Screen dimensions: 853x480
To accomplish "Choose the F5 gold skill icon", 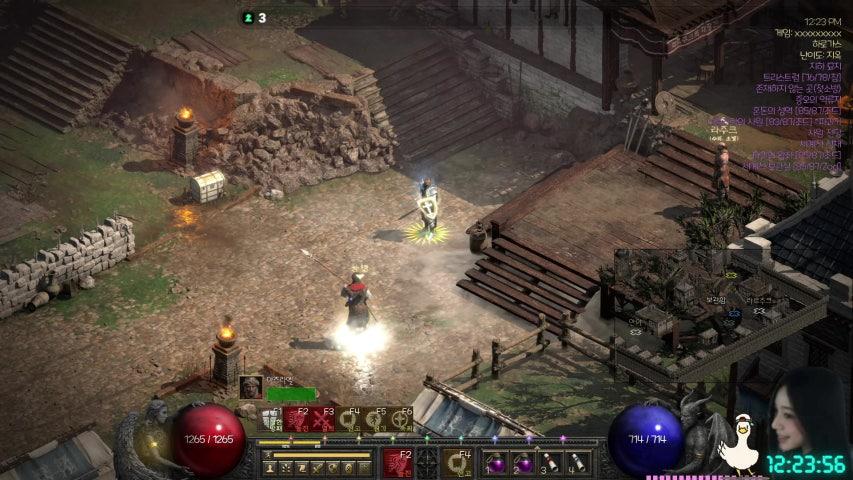I will coord(375,418).
